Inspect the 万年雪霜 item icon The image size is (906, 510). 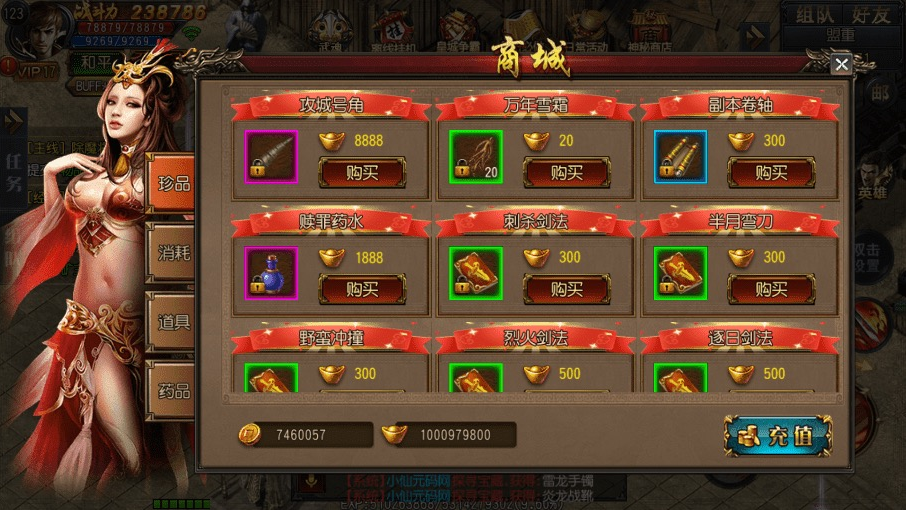click(x=475, y=157)
